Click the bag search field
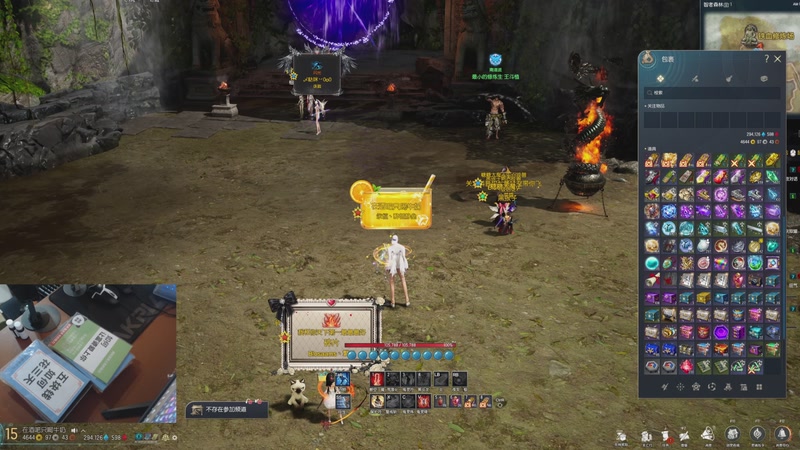 pyautogui.click(x=712, y=92)
